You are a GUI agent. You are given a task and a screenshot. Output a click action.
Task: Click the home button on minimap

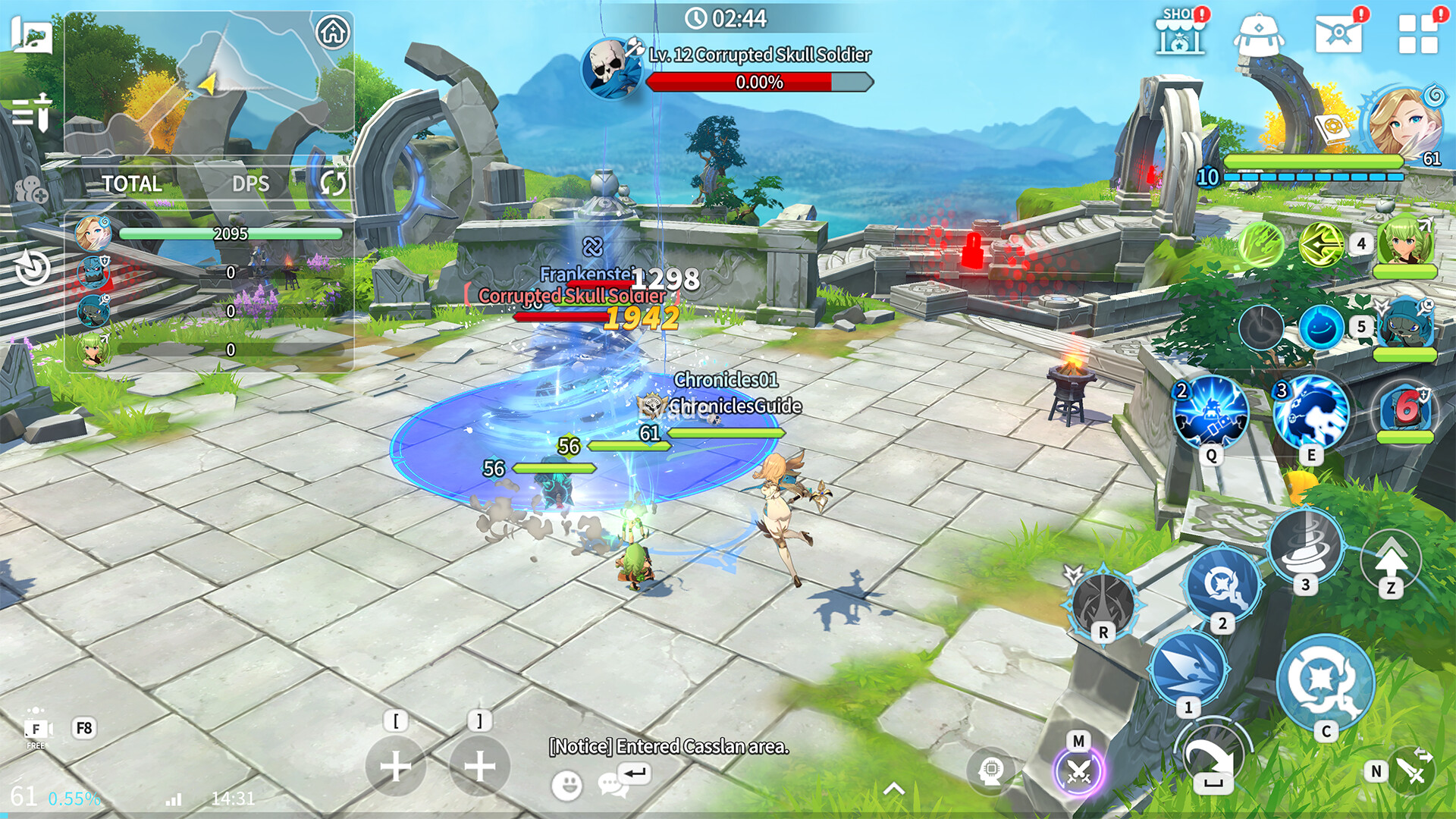[332, 33]
